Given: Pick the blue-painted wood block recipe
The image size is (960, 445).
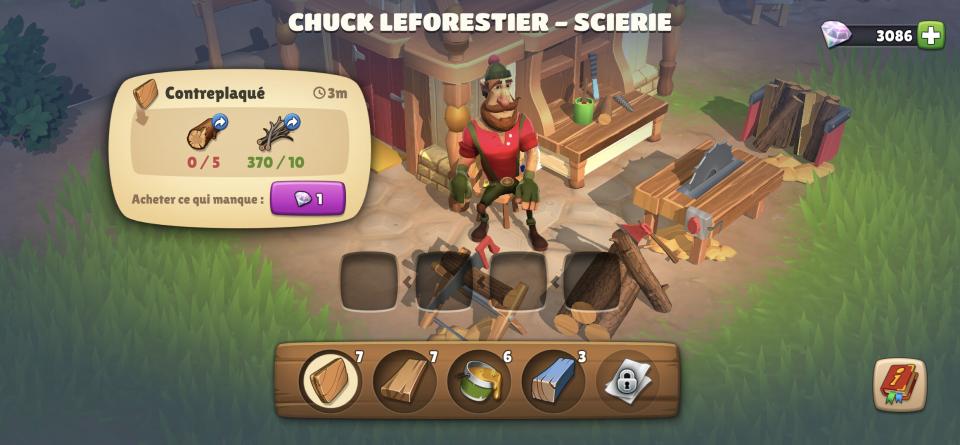Looking at the screenshot, I should coord(553,380).
